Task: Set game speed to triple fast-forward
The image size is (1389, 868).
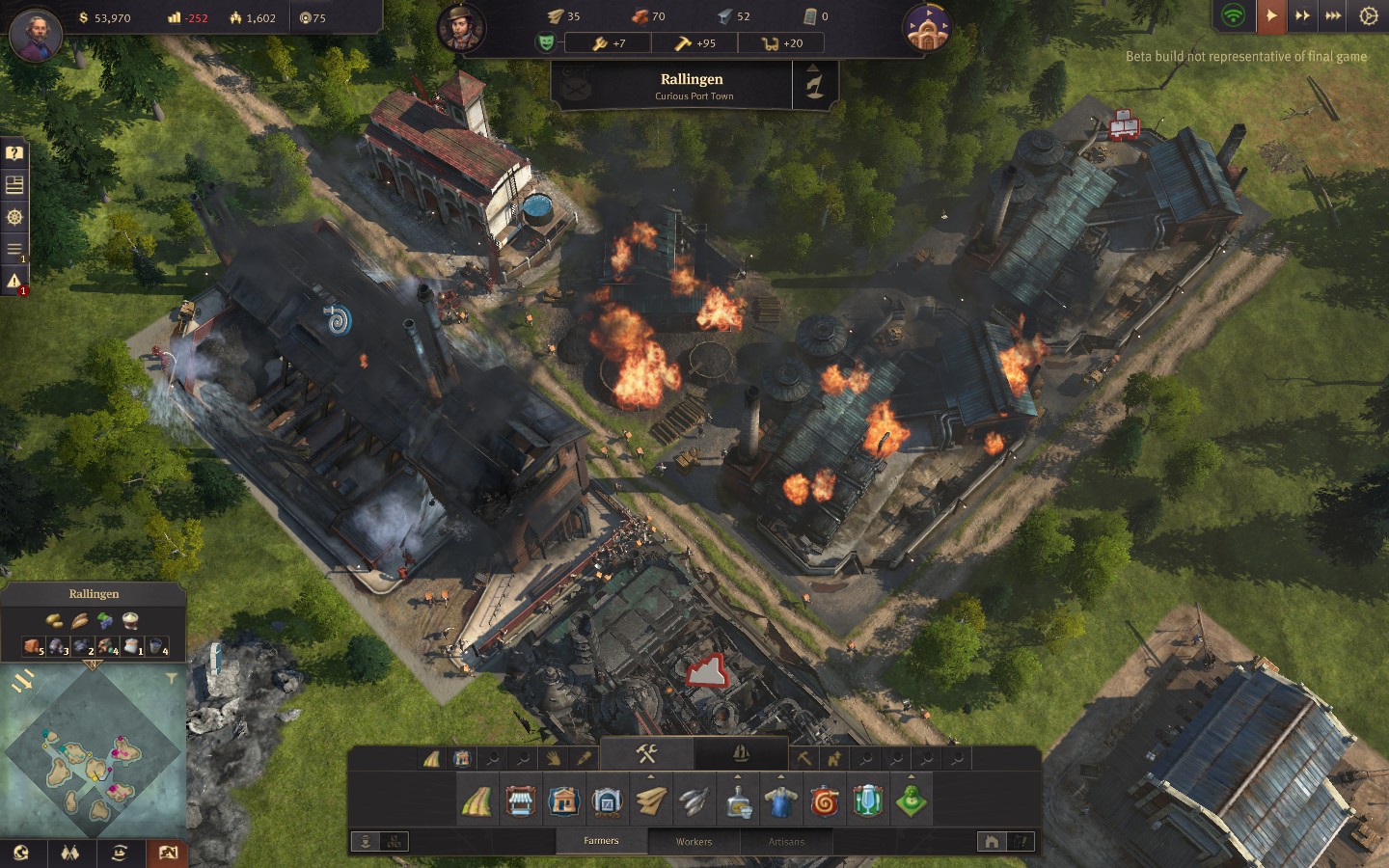Action: pyautogui.click(x=1333, y=15)
